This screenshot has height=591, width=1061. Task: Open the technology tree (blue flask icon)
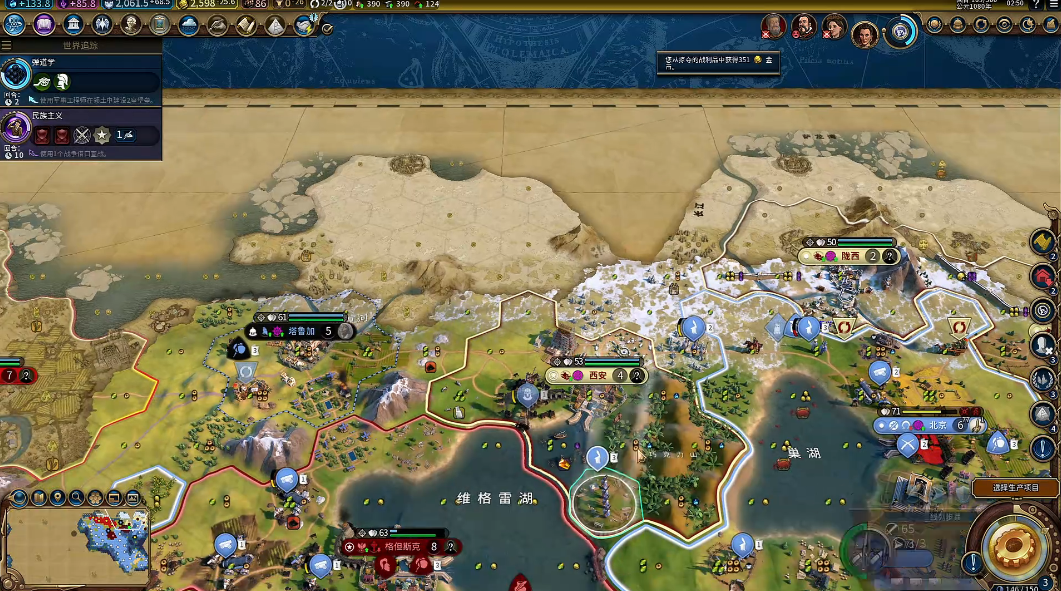pyautogui.click(x=14, y=25)
